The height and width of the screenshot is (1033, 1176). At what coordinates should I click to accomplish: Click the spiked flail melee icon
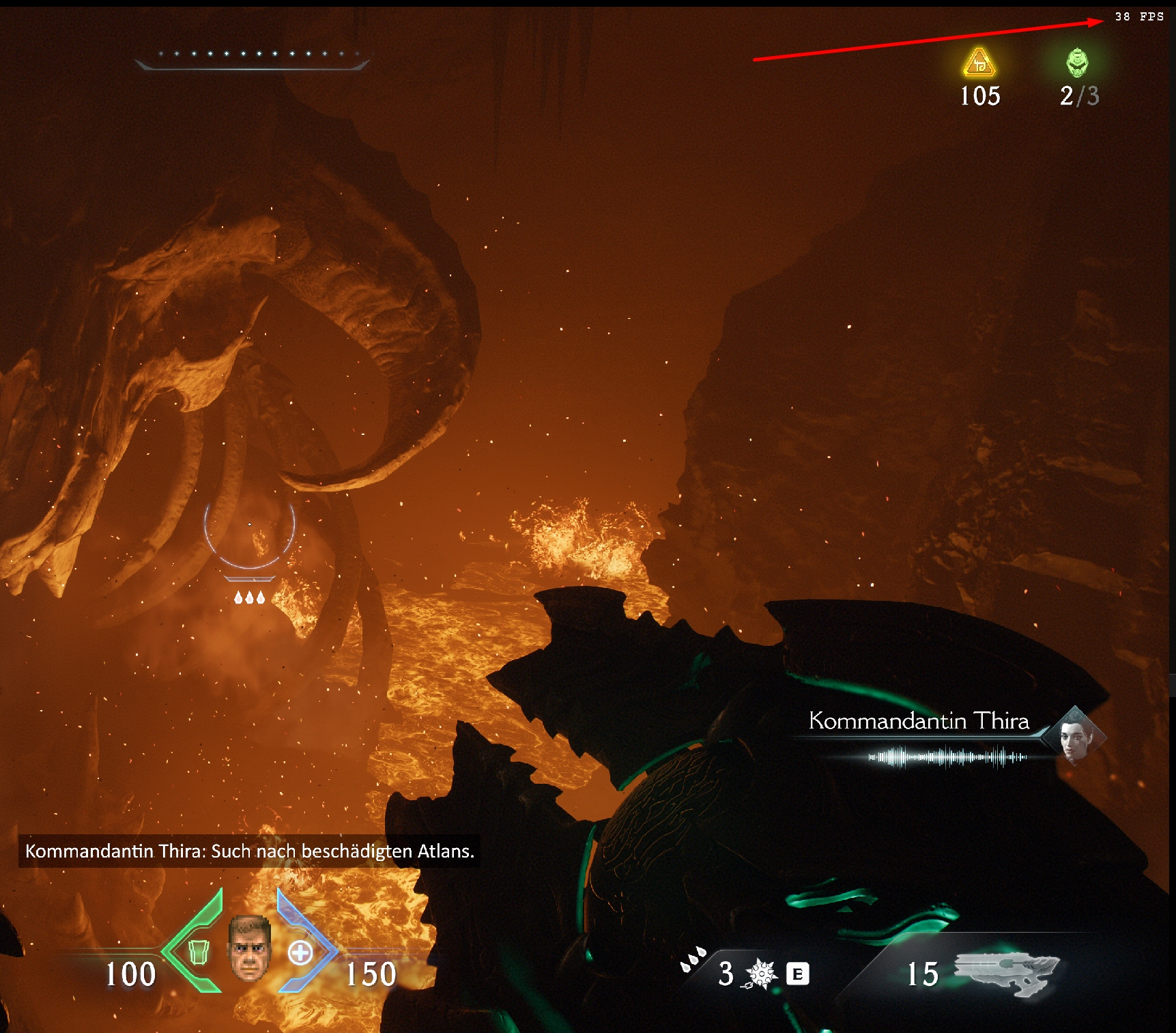coord(760,974)
